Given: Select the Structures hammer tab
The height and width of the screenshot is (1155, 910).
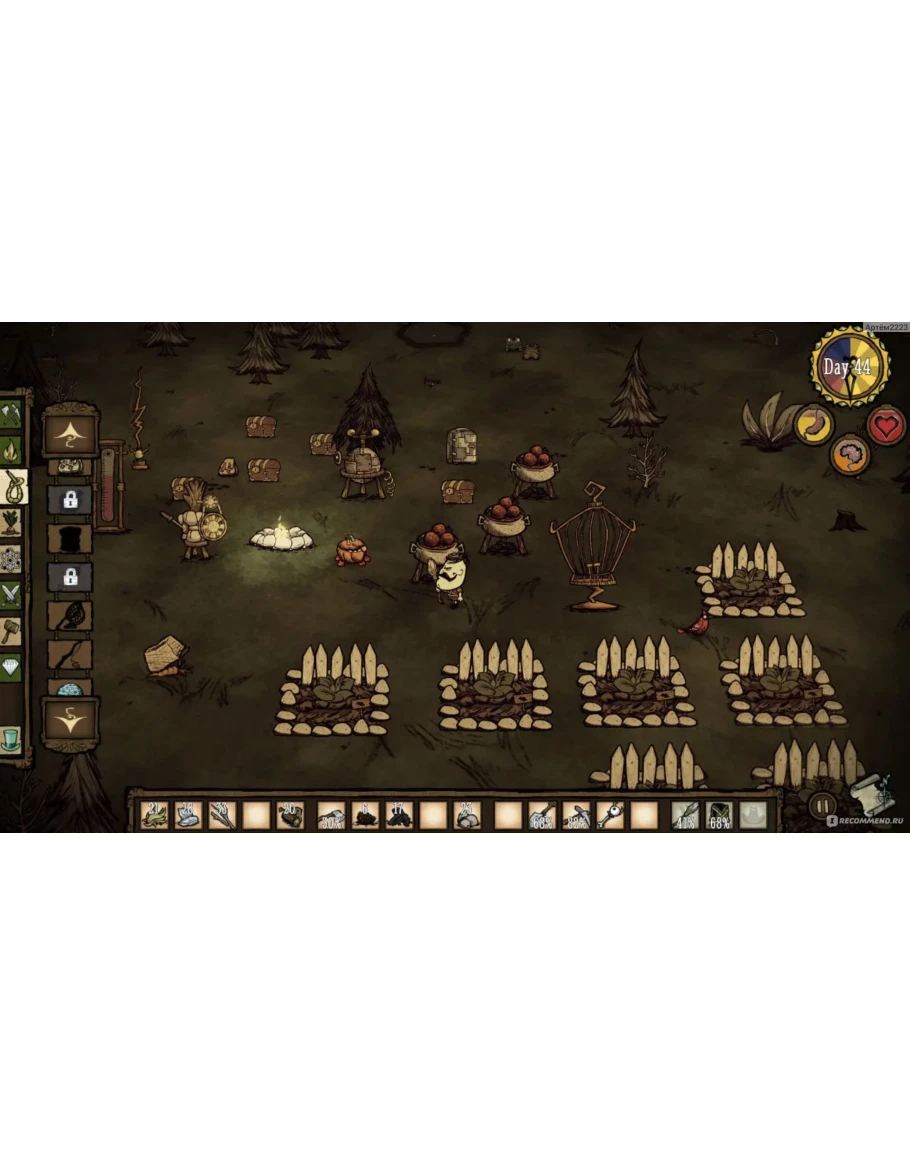Looking at the screenshot, I should [11, 631].
